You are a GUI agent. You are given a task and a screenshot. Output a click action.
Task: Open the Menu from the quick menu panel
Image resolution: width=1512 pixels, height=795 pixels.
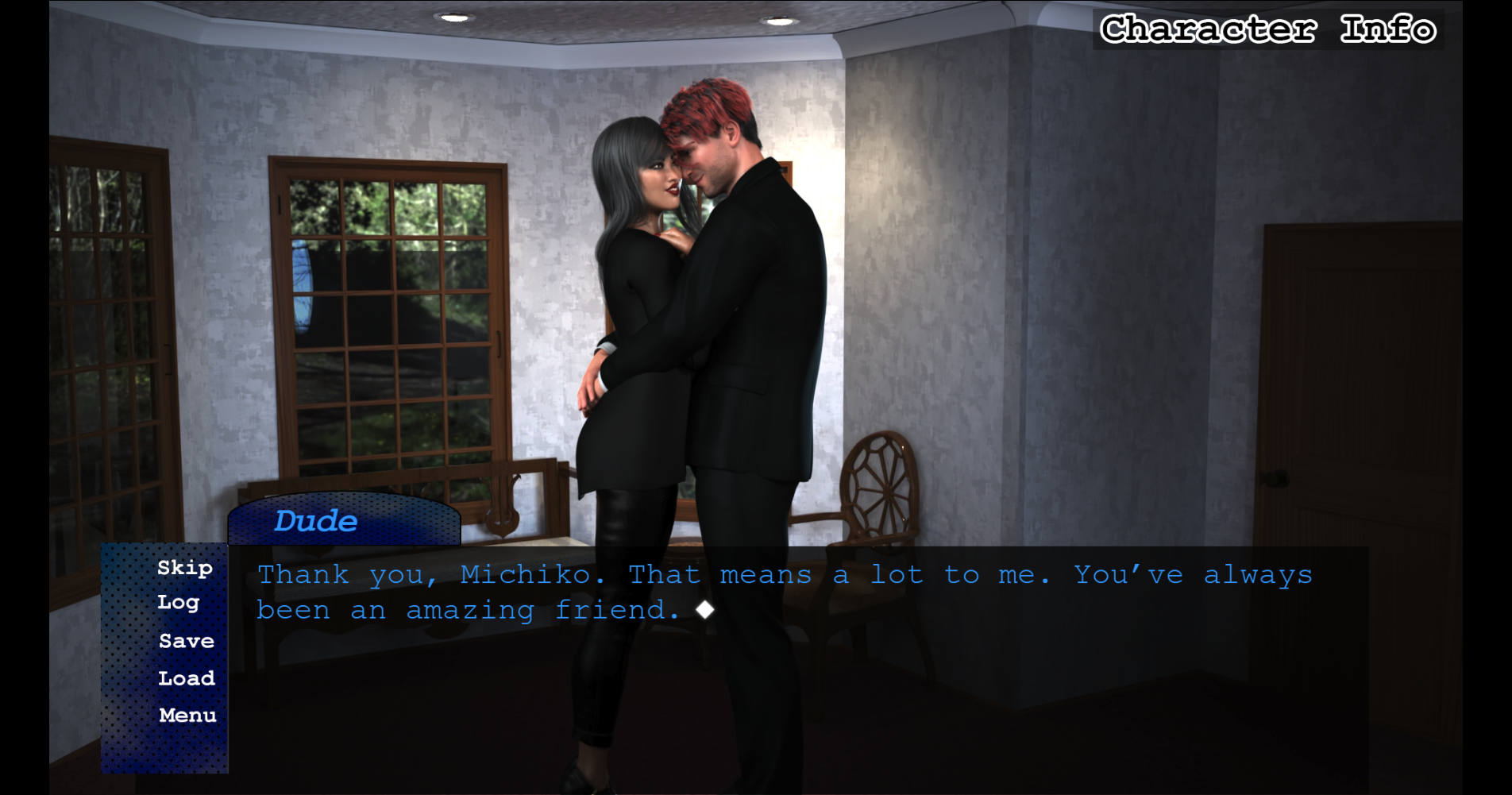tap(187, 714)
